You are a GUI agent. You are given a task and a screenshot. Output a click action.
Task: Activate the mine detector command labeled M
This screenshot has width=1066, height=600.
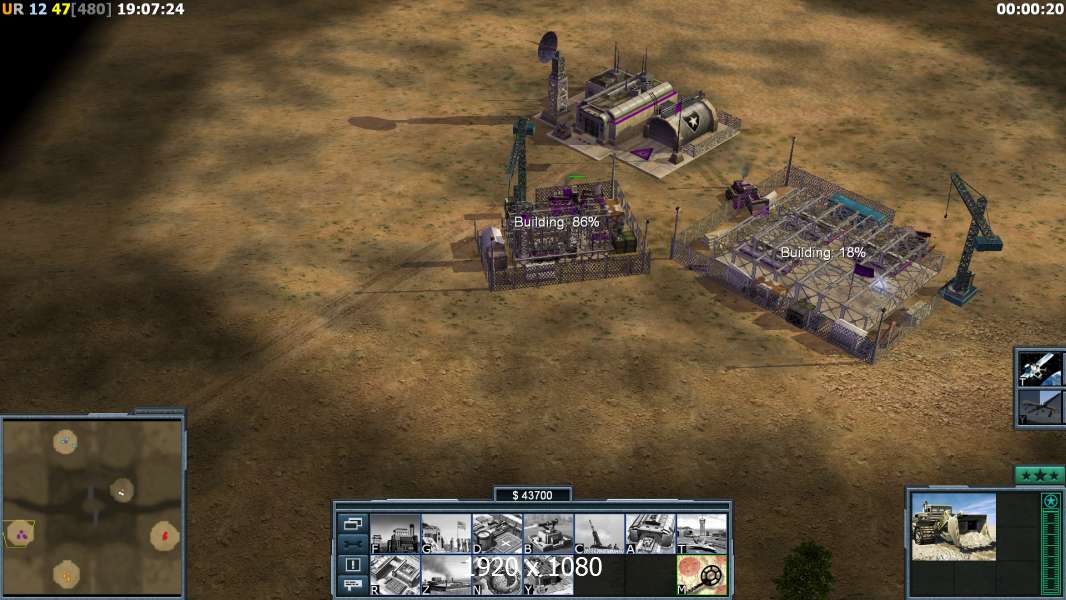click(x=701, y=575)
